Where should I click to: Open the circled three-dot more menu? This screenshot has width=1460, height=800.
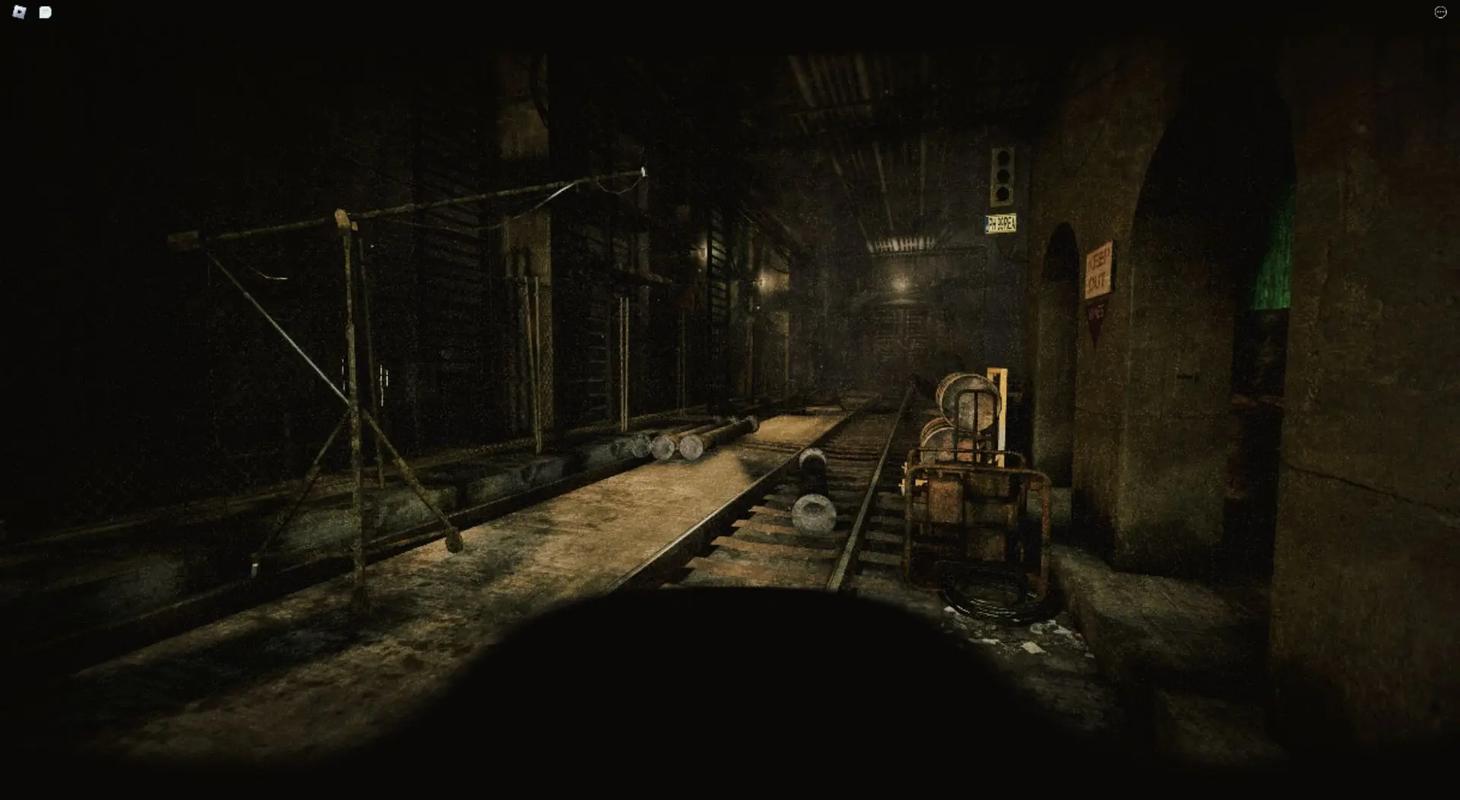pos(1440,12)
